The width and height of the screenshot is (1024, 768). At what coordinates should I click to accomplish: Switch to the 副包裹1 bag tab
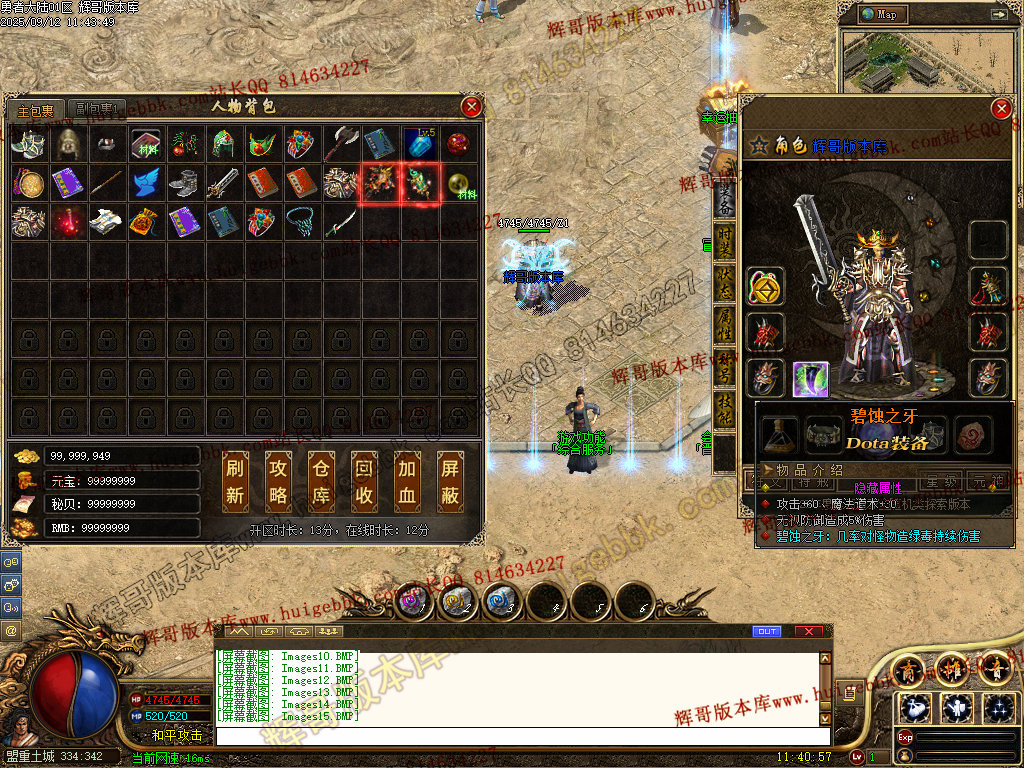(98, 109)
